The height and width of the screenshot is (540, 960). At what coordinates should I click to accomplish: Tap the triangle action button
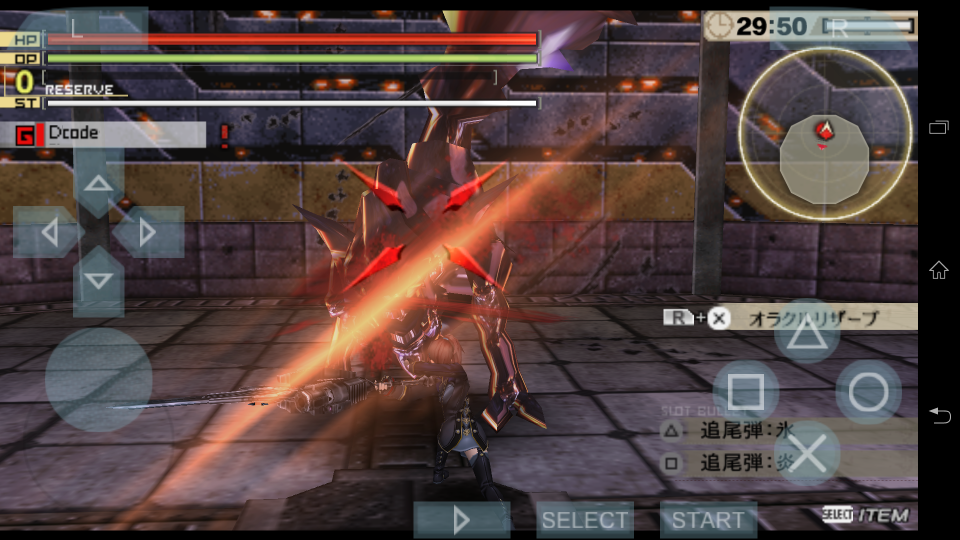pyautogui.click(x=807, y=331)
